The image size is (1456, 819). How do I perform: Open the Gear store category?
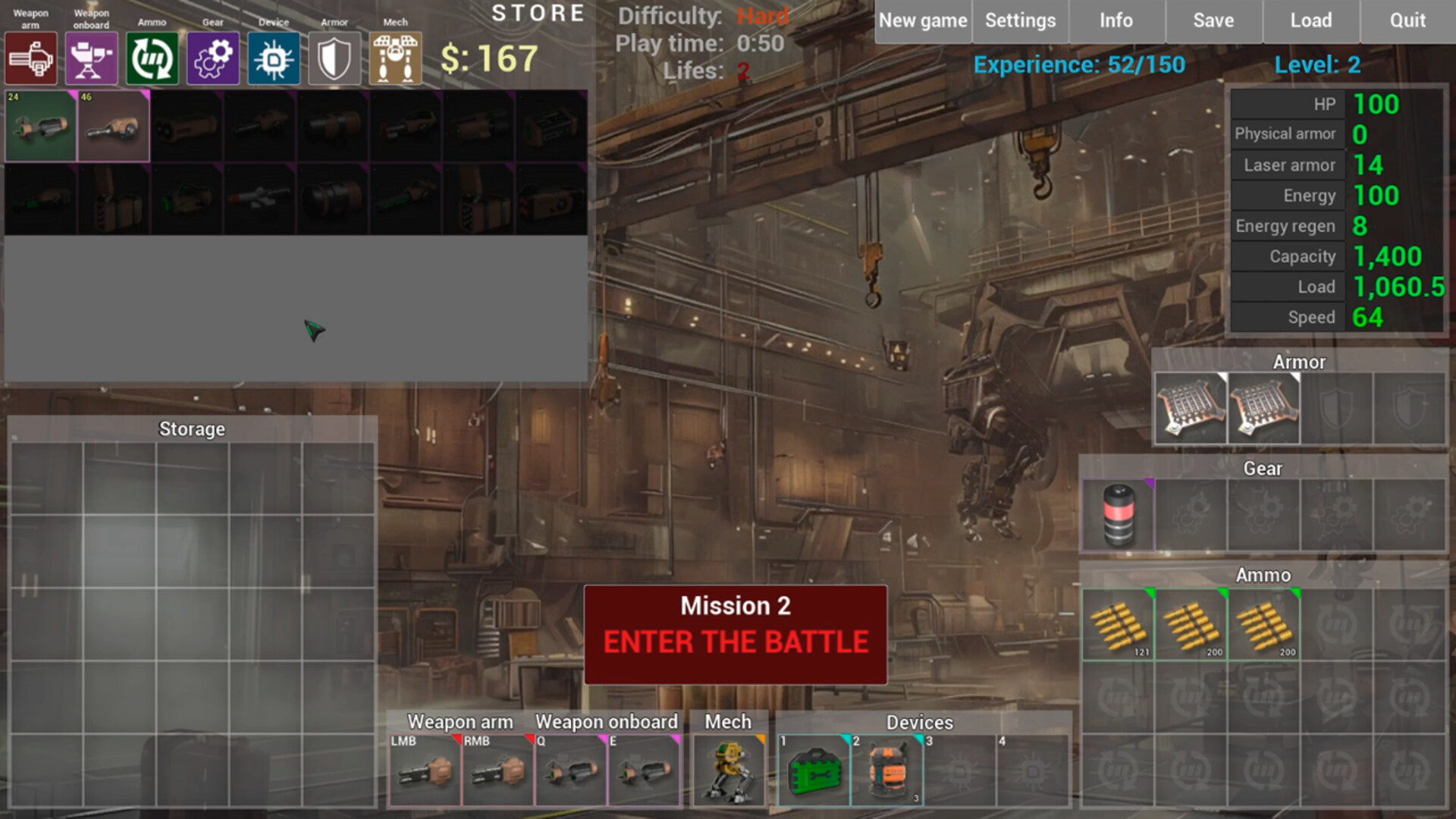pos(212,57)
